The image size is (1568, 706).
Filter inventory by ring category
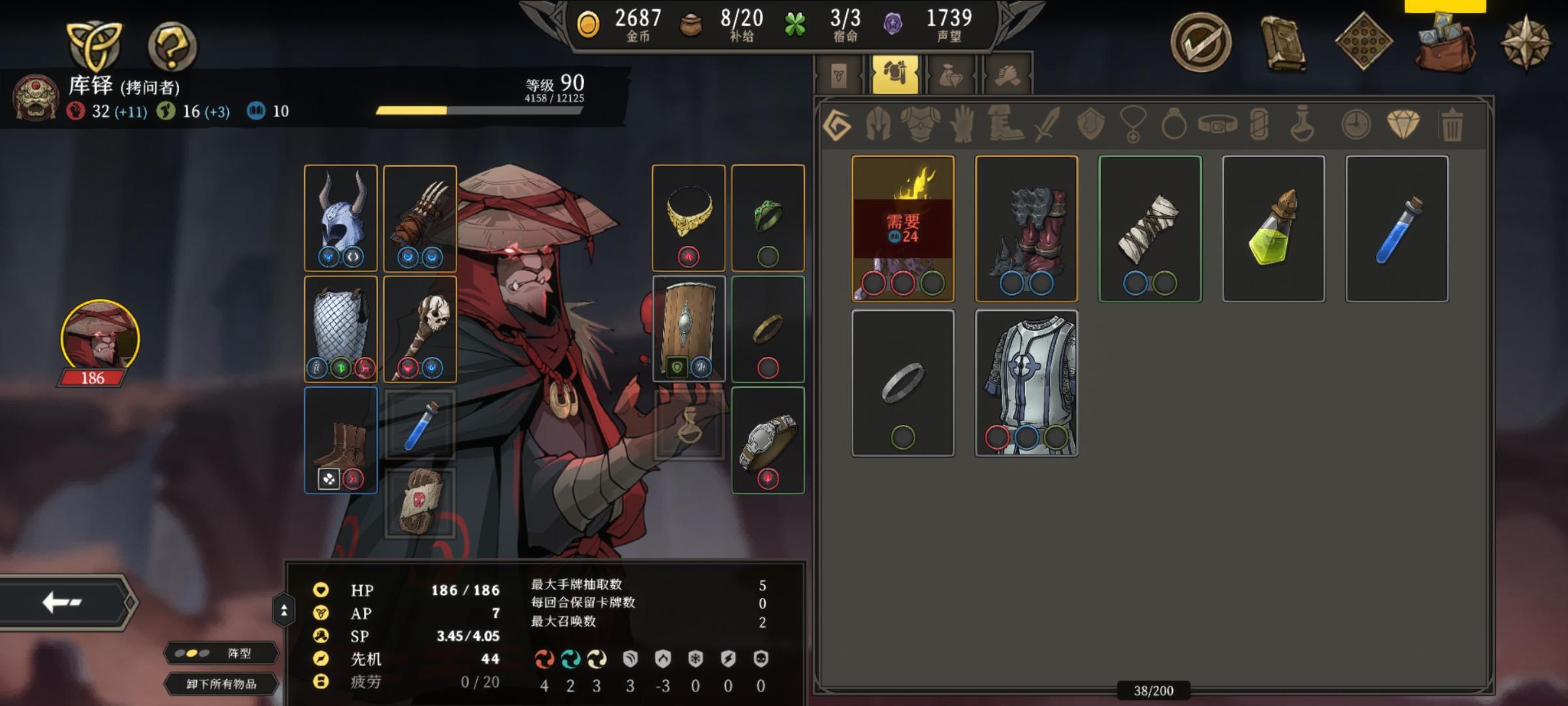pos(1173,124)
